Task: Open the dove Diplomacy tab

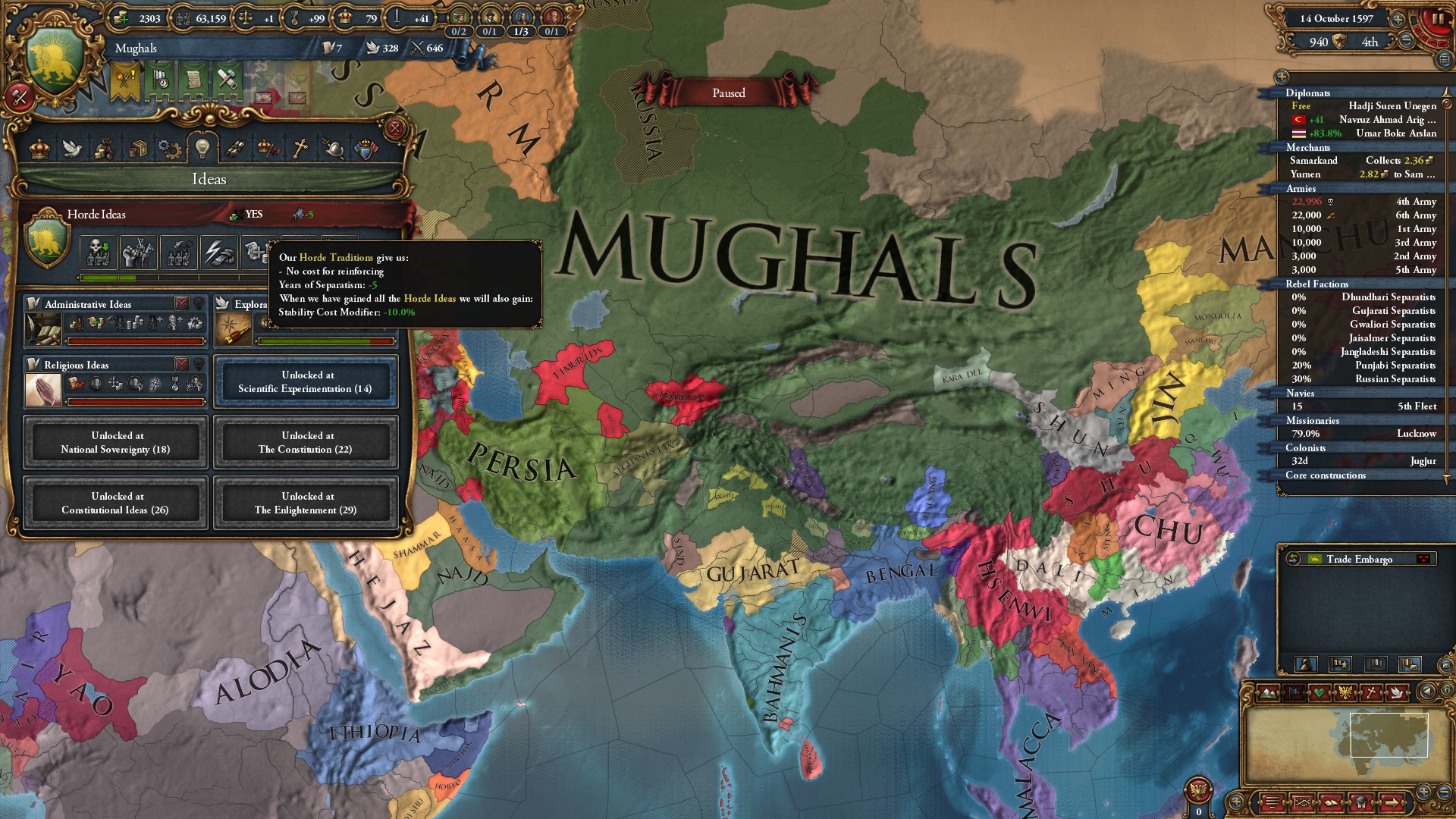Action: (72, 149)
